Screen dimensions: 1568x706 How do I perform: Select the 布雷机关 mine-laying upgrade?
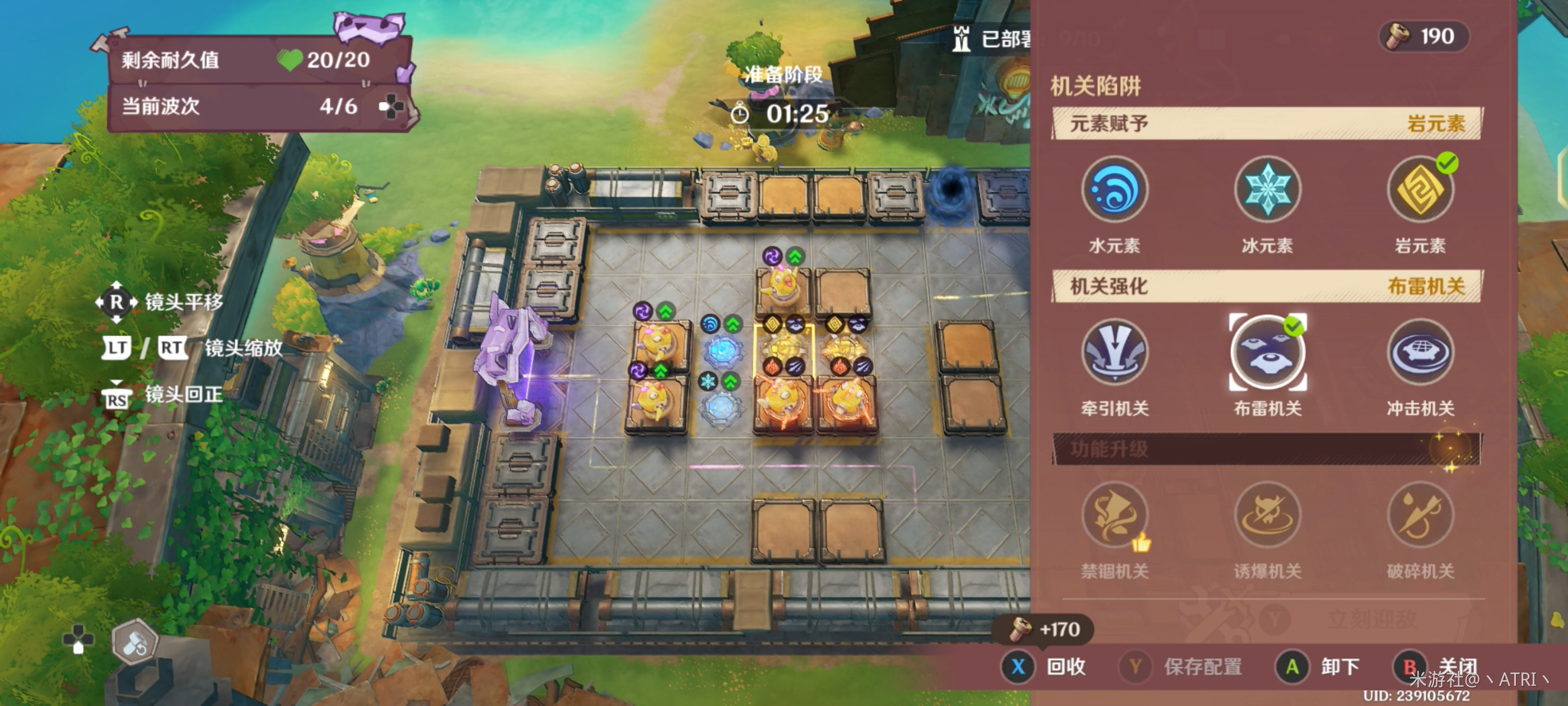[1267, 352]
